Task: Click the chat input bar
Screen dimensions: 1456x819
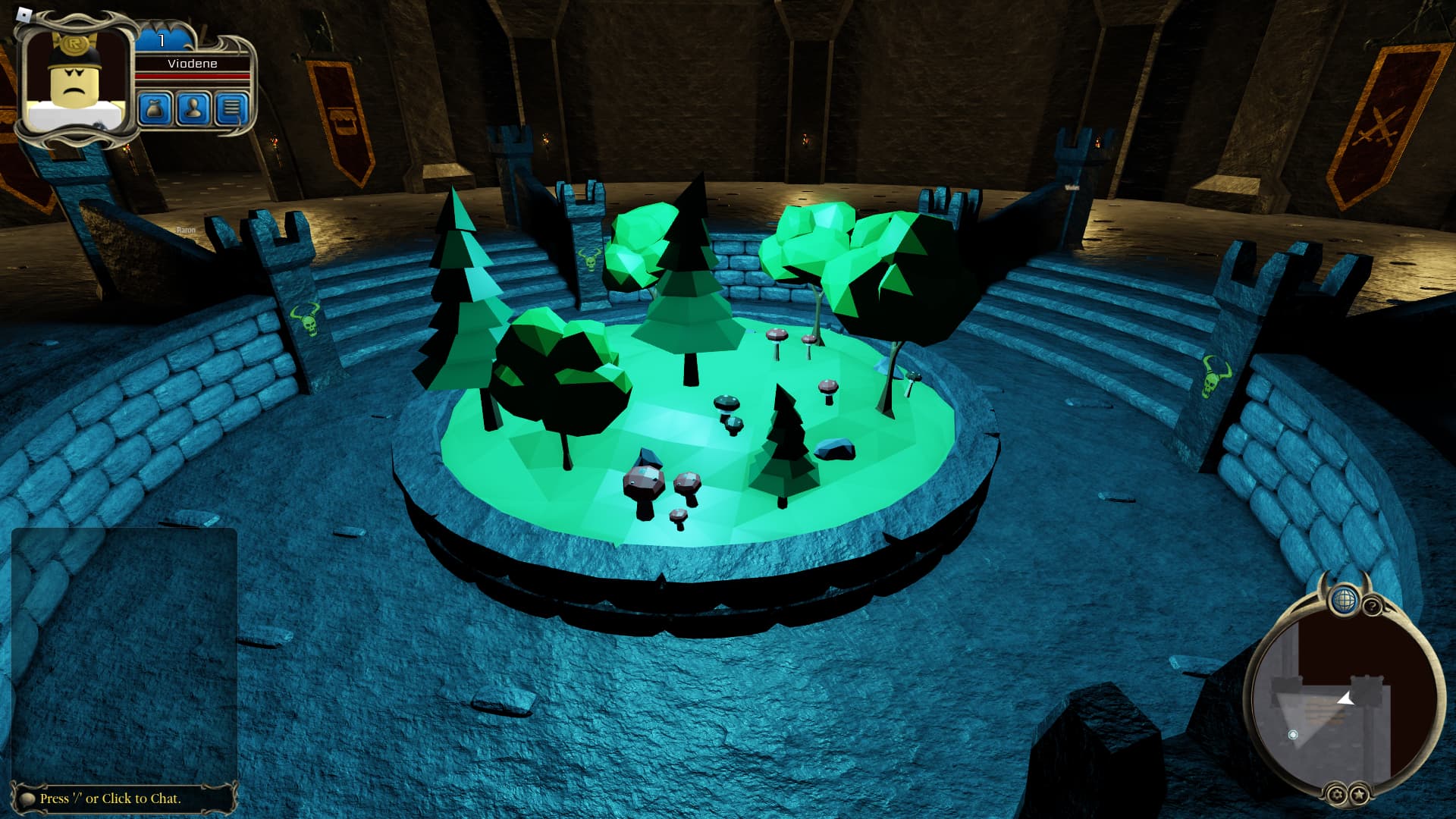Action: (121, 798)
